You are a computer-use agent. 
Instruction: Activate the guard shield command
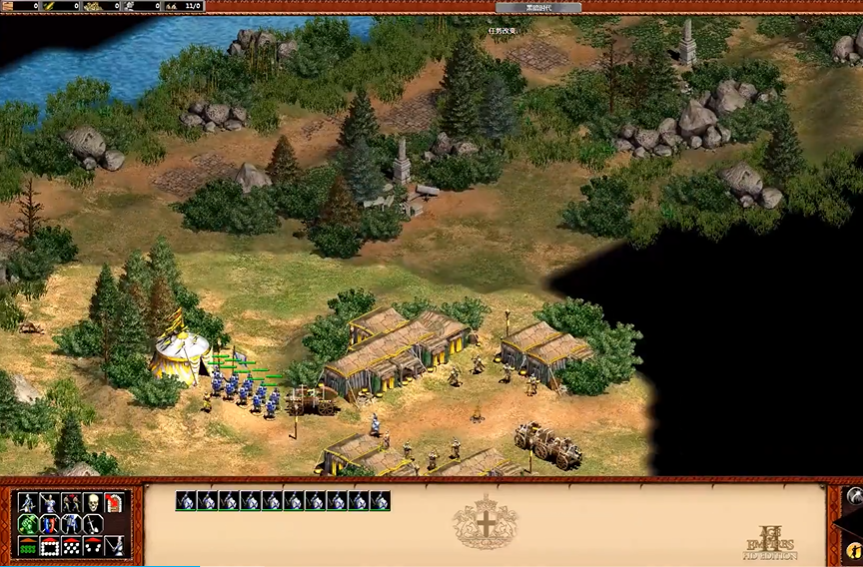tap(49, 524)
